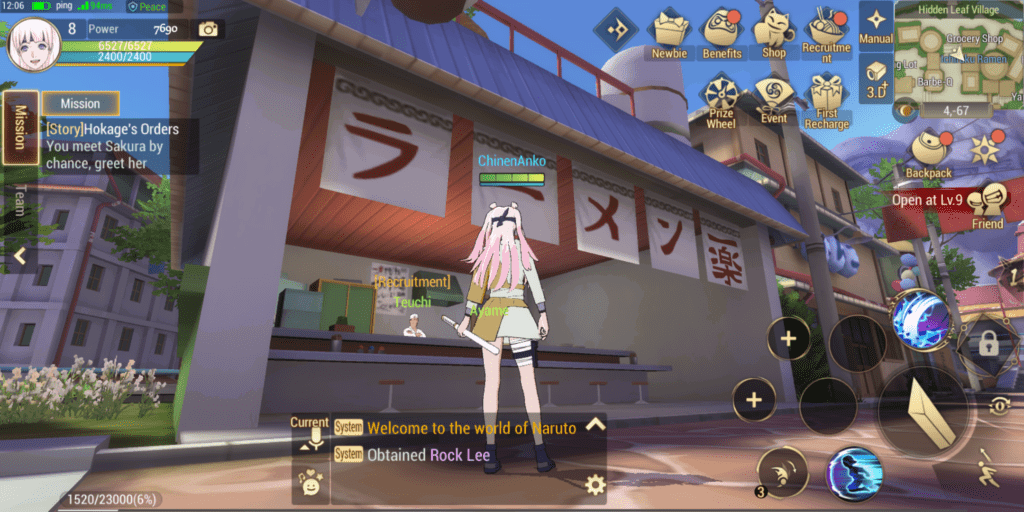Open the Manual guide
The width and height of the screenshot is (1024, 512).
876,24
